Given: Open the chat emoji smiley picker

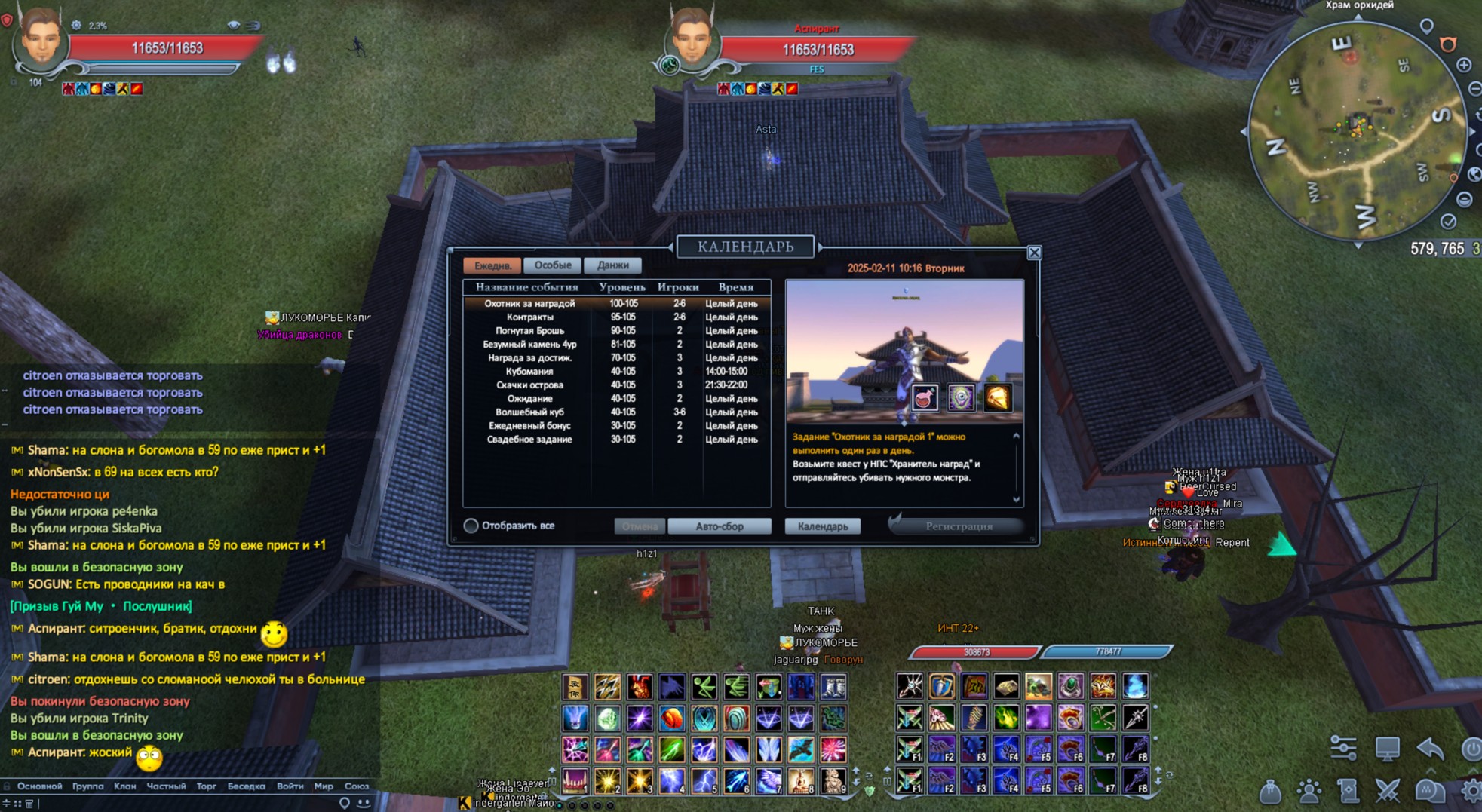Looking at the screenshot, I should [x=364, y=803].
